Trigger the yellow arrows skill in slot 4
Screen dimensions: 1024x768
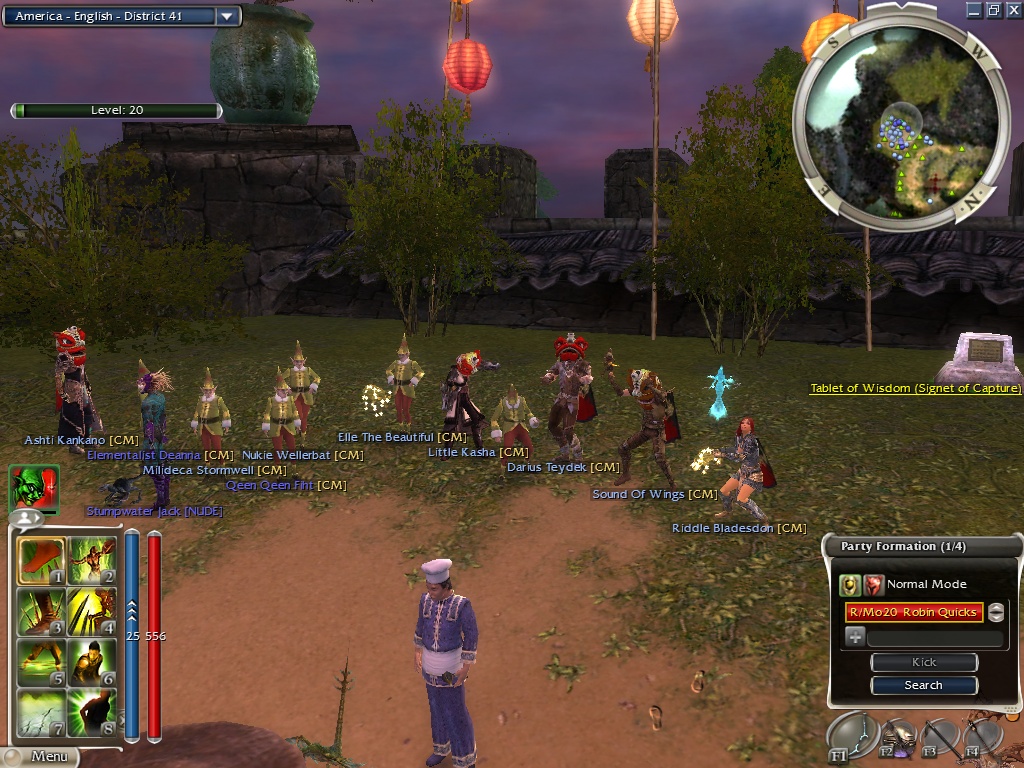click(x=92, y=612)
